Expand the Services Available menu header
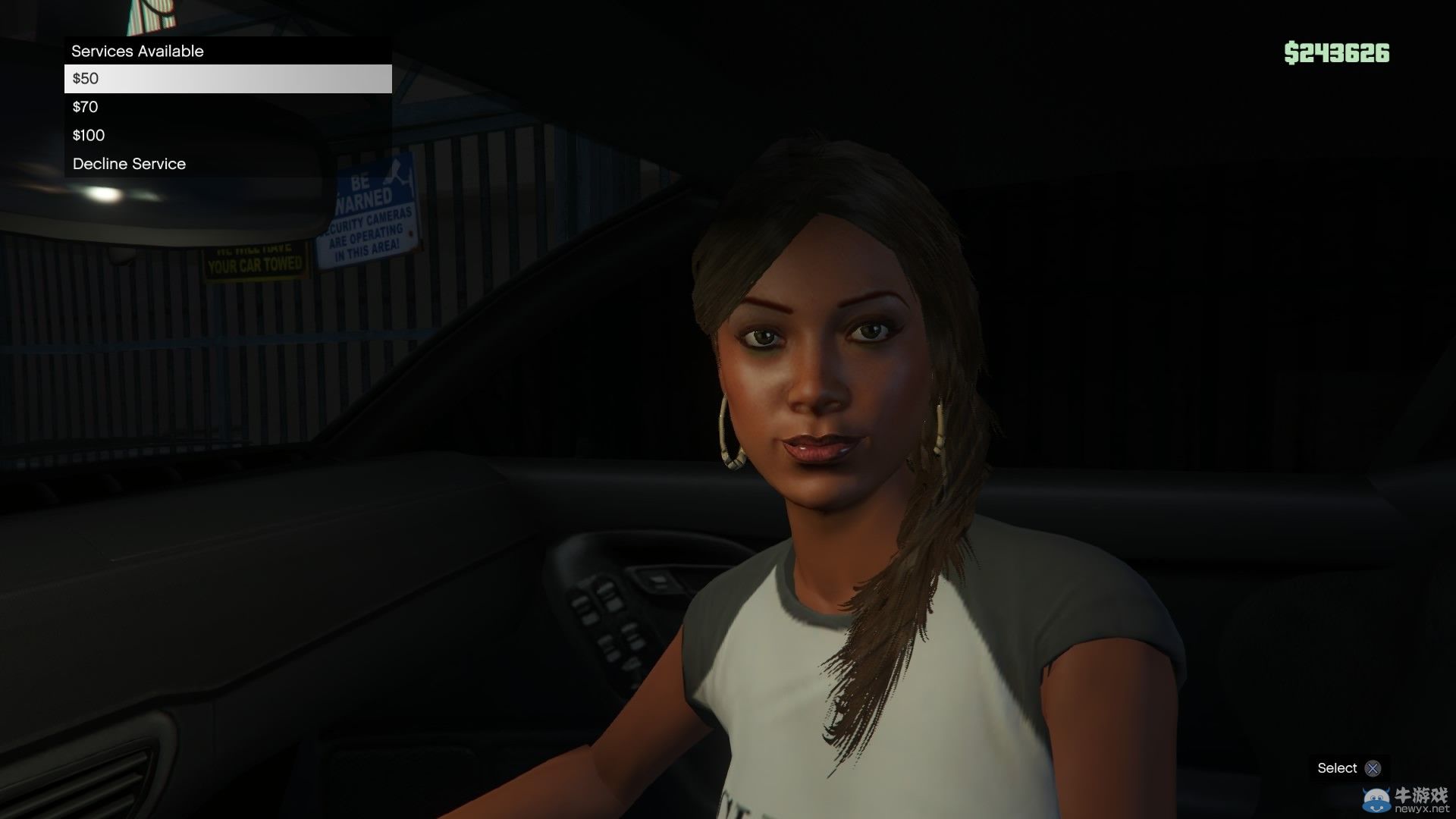This screenshot has height=819, width=1456. point(227,51)
